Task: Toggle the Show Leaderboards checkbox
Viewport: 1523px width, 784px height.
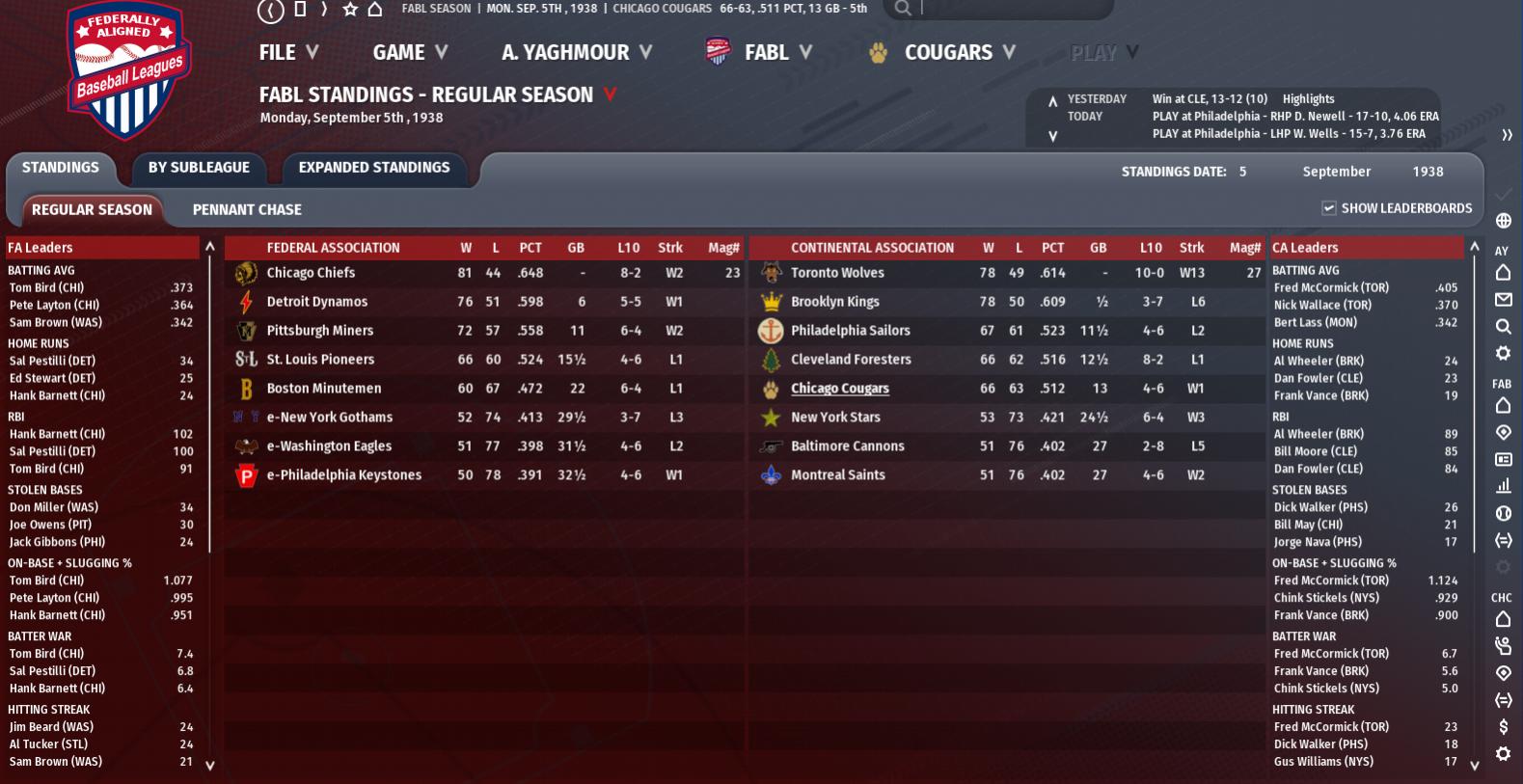Action: coord(1329,208)
